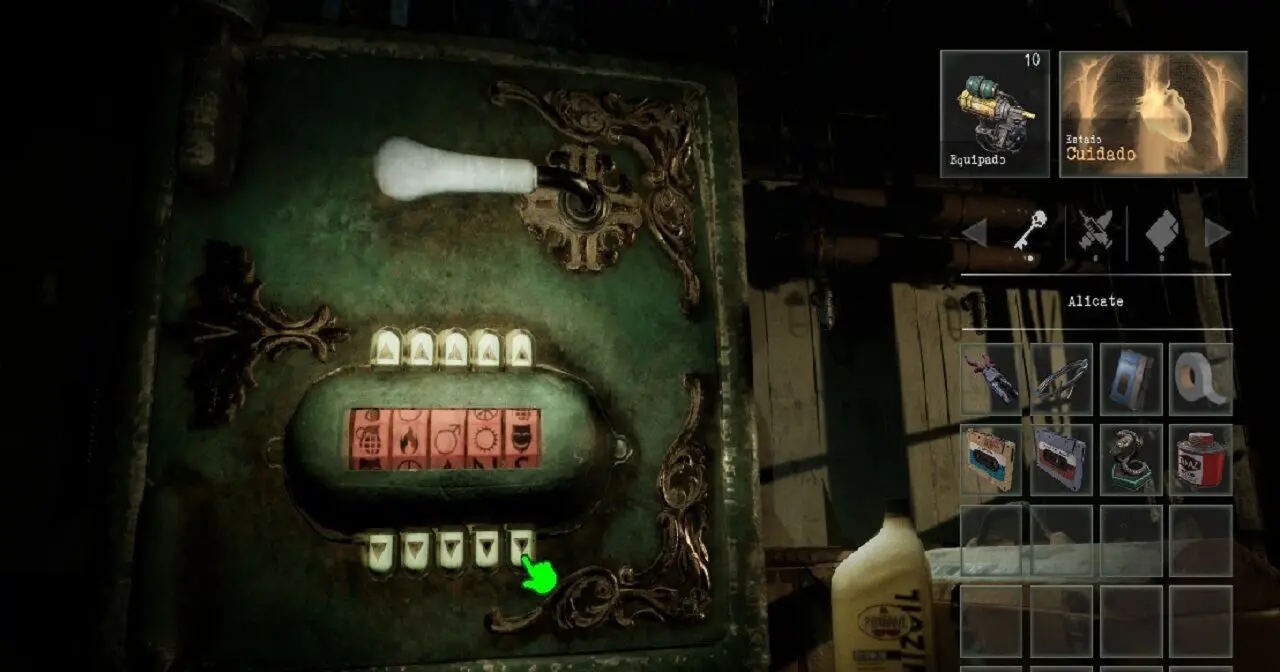Click the right arrow beside the inventory tabs
The height and width of the screenshot is (672, 1280).
point(1216,234)
